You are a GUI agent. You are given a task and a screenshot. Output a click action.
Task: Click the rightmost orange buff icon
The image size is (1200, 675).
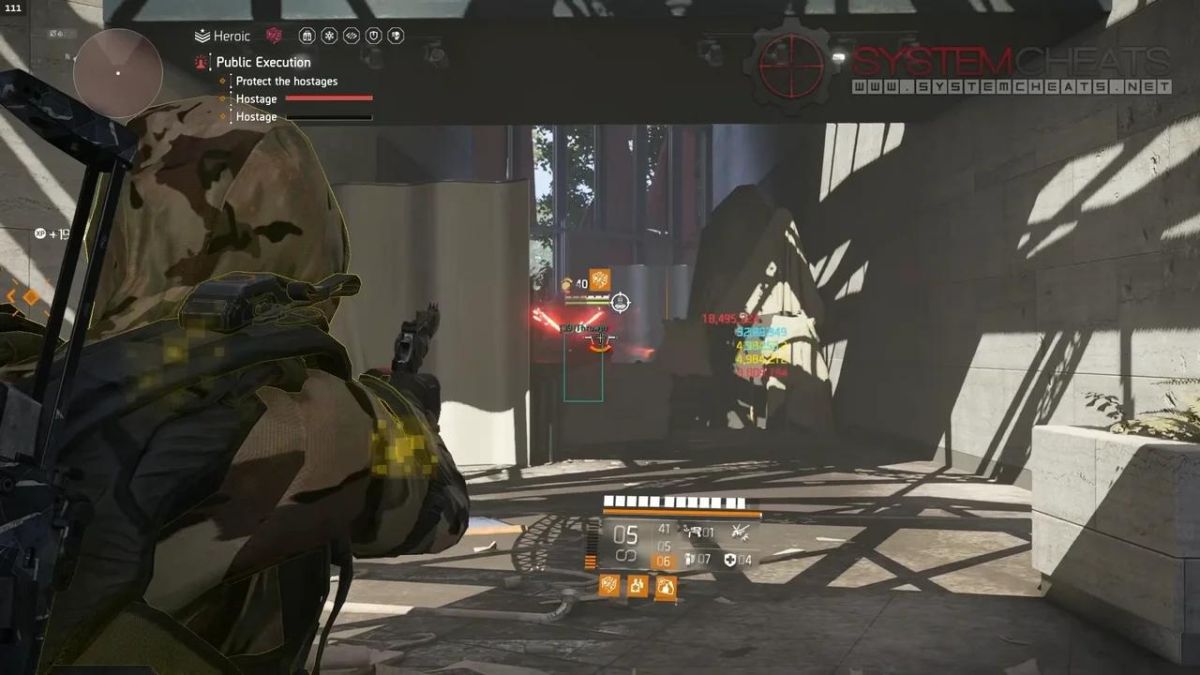[666, 586]
